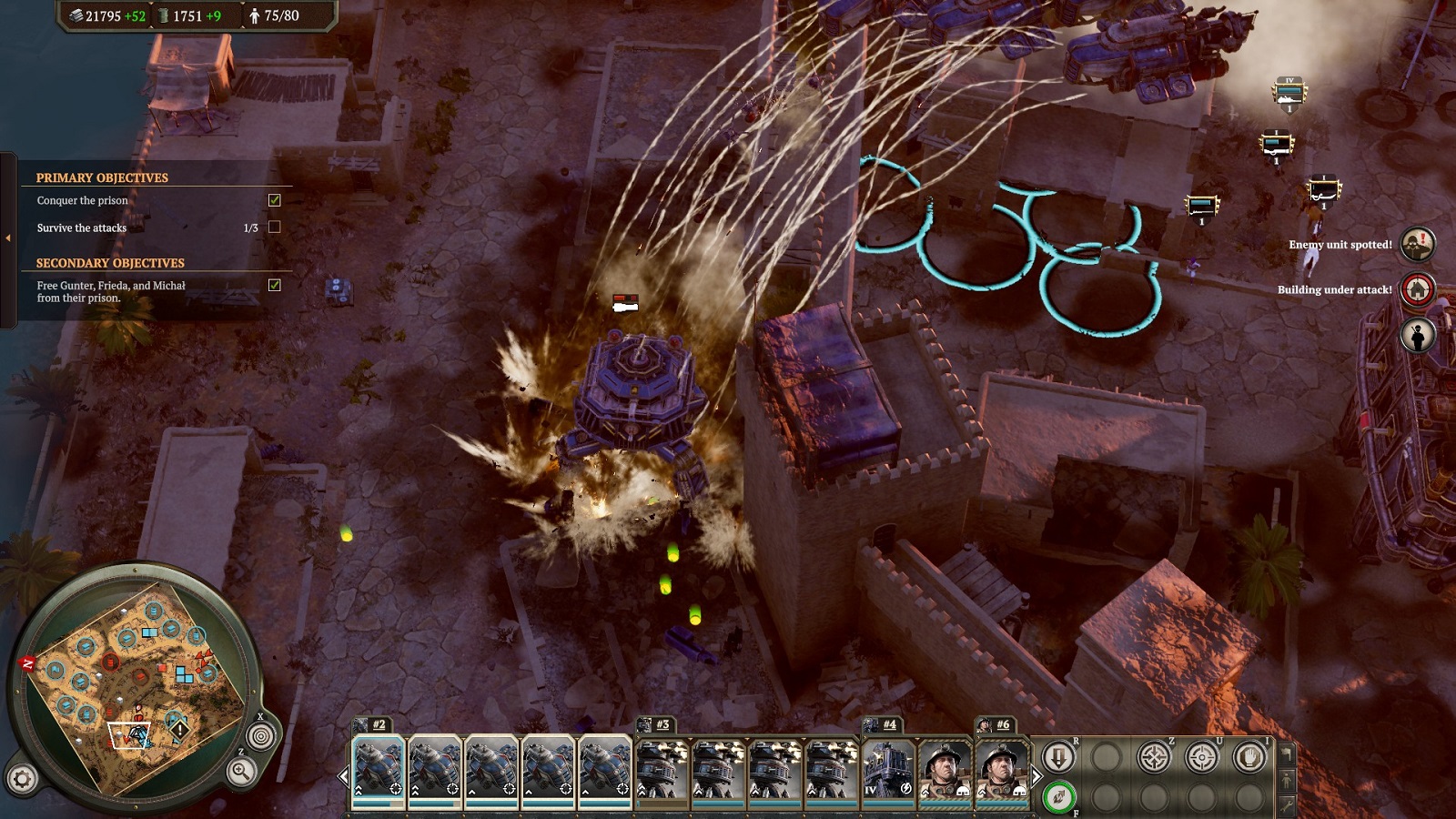Open settings via the gear button
Screen dimensions: 1456x819
click(23, 779)
